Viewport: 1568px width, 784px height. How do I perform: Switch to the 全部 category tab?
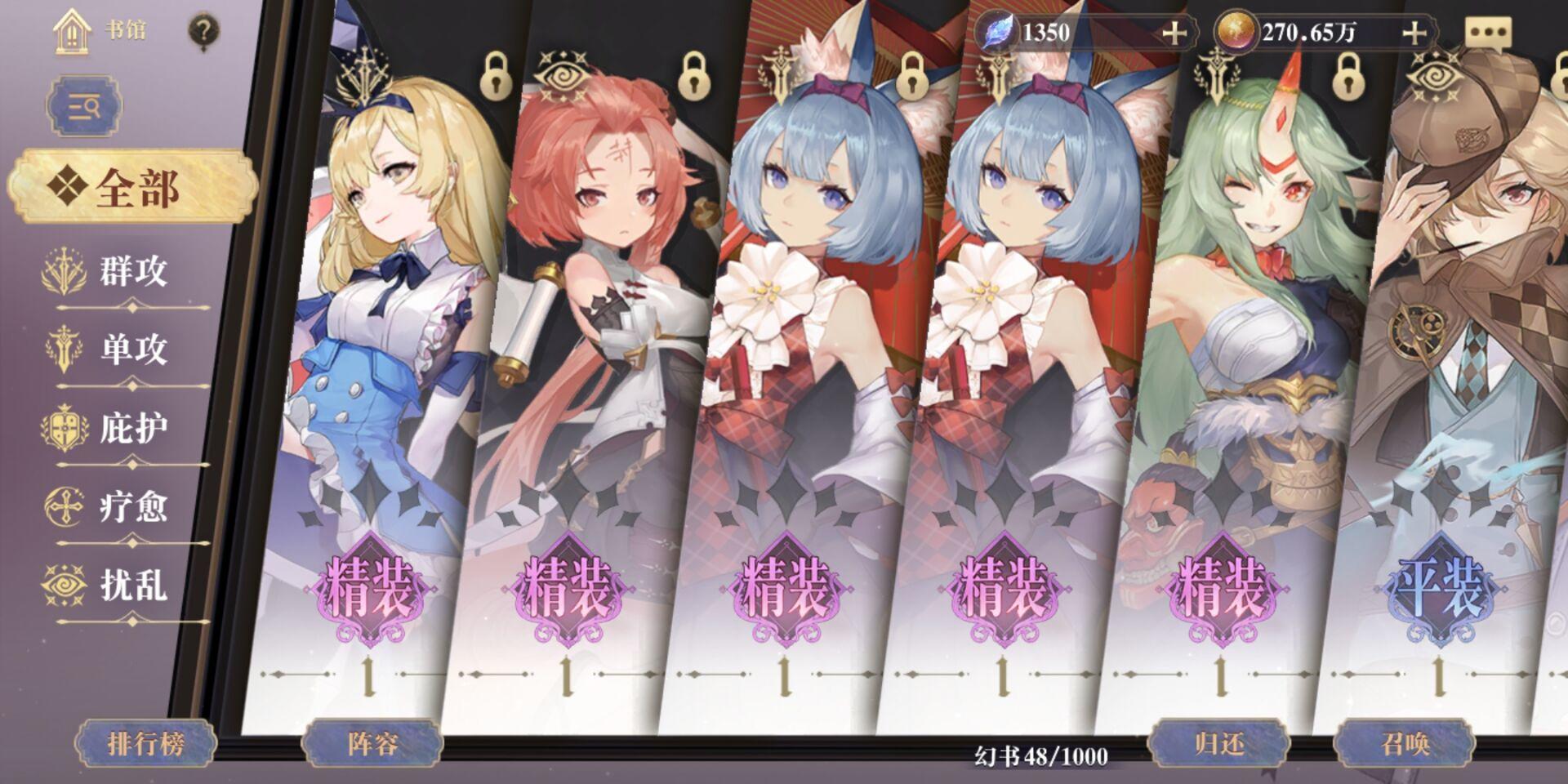tap(131, 188)
